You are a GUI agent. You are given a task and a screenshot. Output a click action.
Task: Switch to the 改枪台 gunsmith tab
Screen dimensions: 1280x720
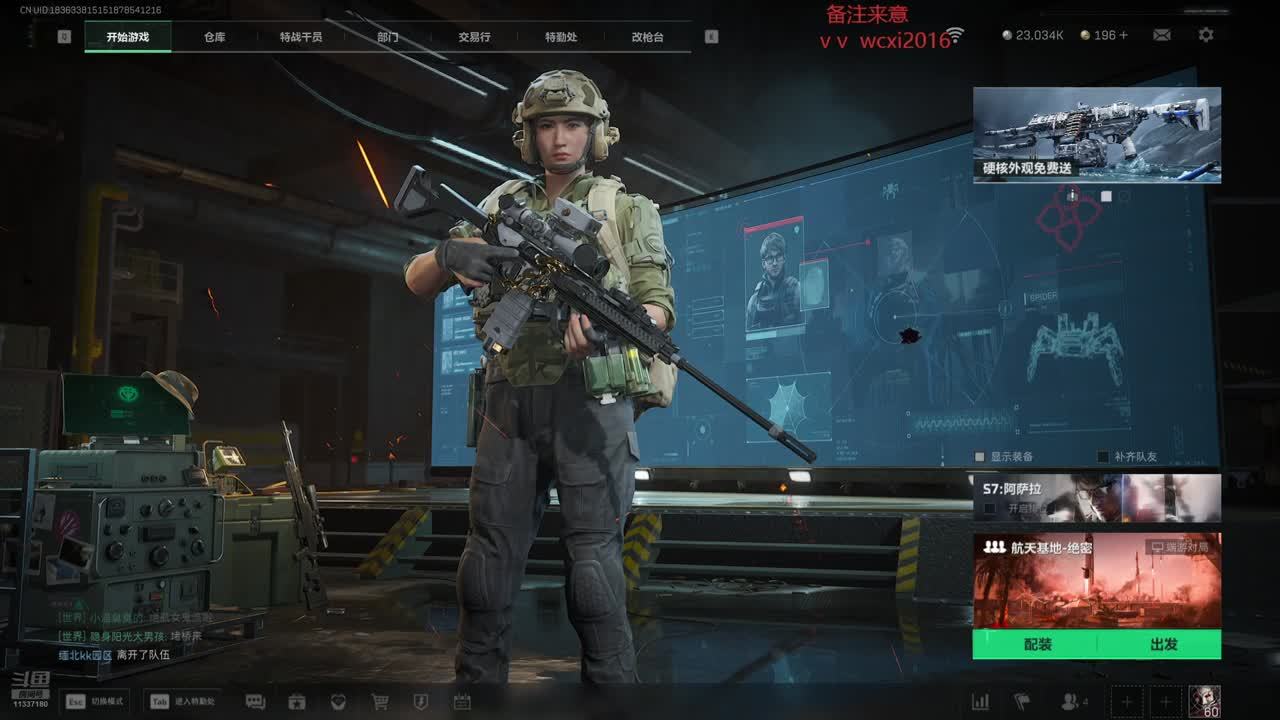click(647, 37)
